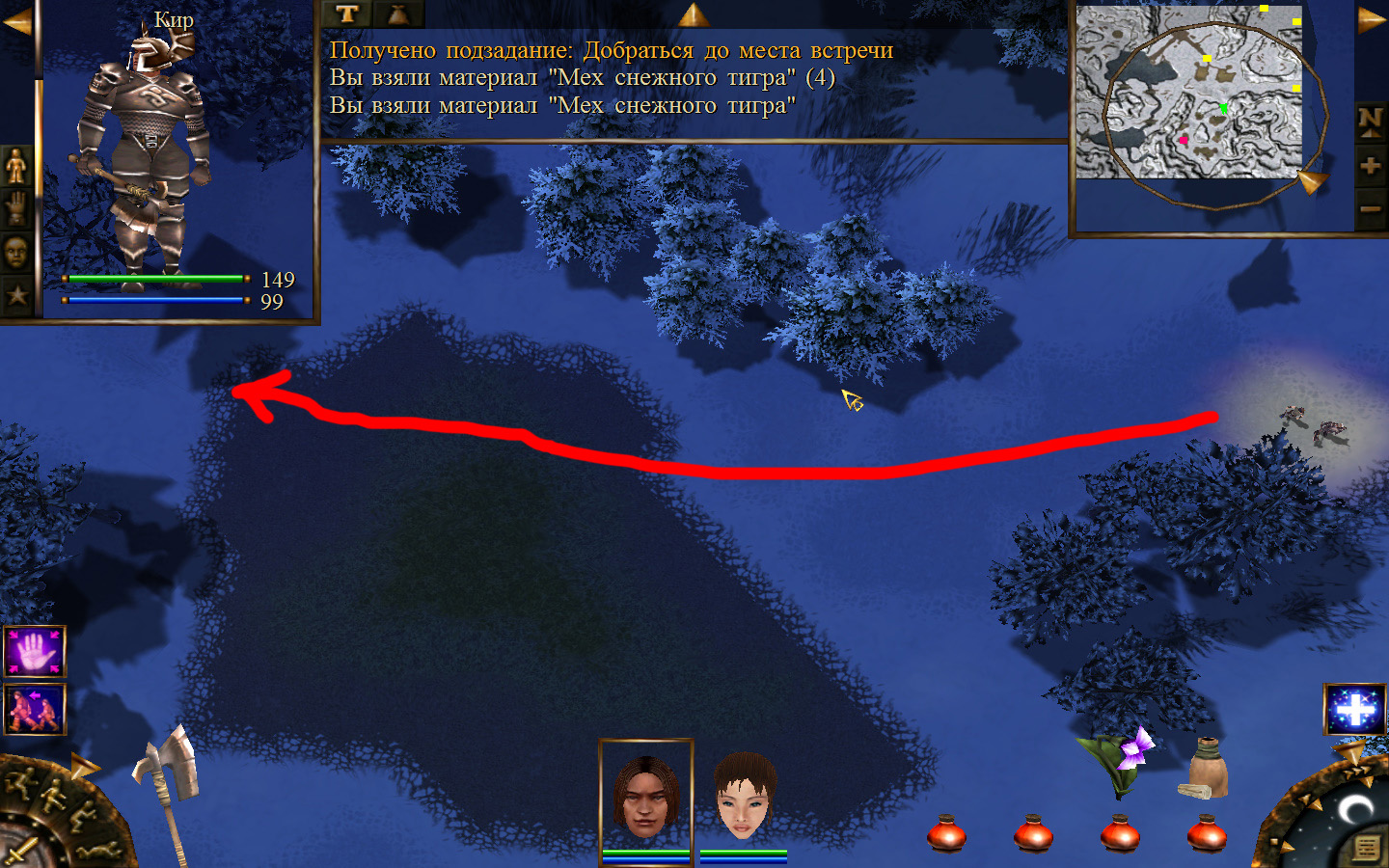Activate the purple hand icon

pos(35,652)
